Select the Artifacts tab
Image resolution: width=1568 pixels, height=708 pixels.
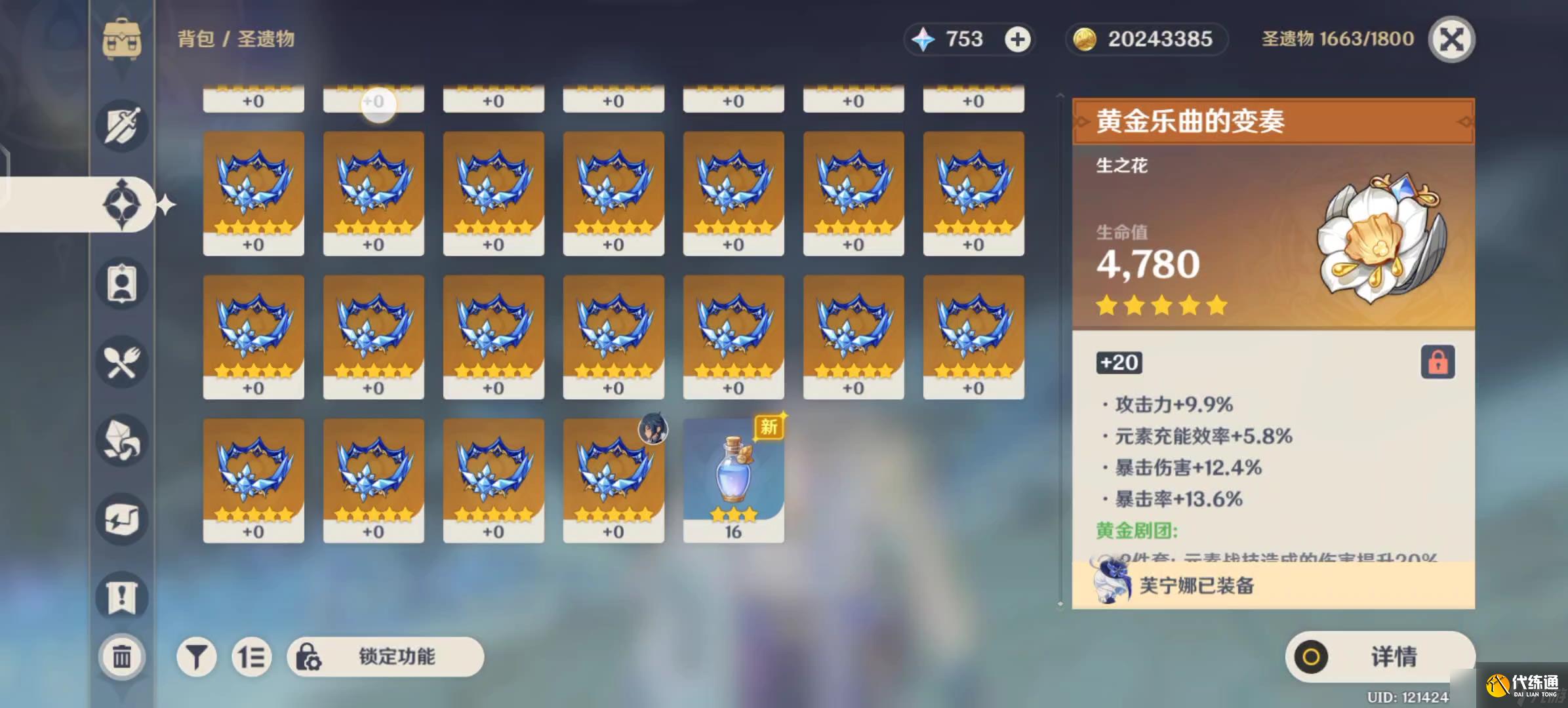pyautogui.click(x=122, y=205)
